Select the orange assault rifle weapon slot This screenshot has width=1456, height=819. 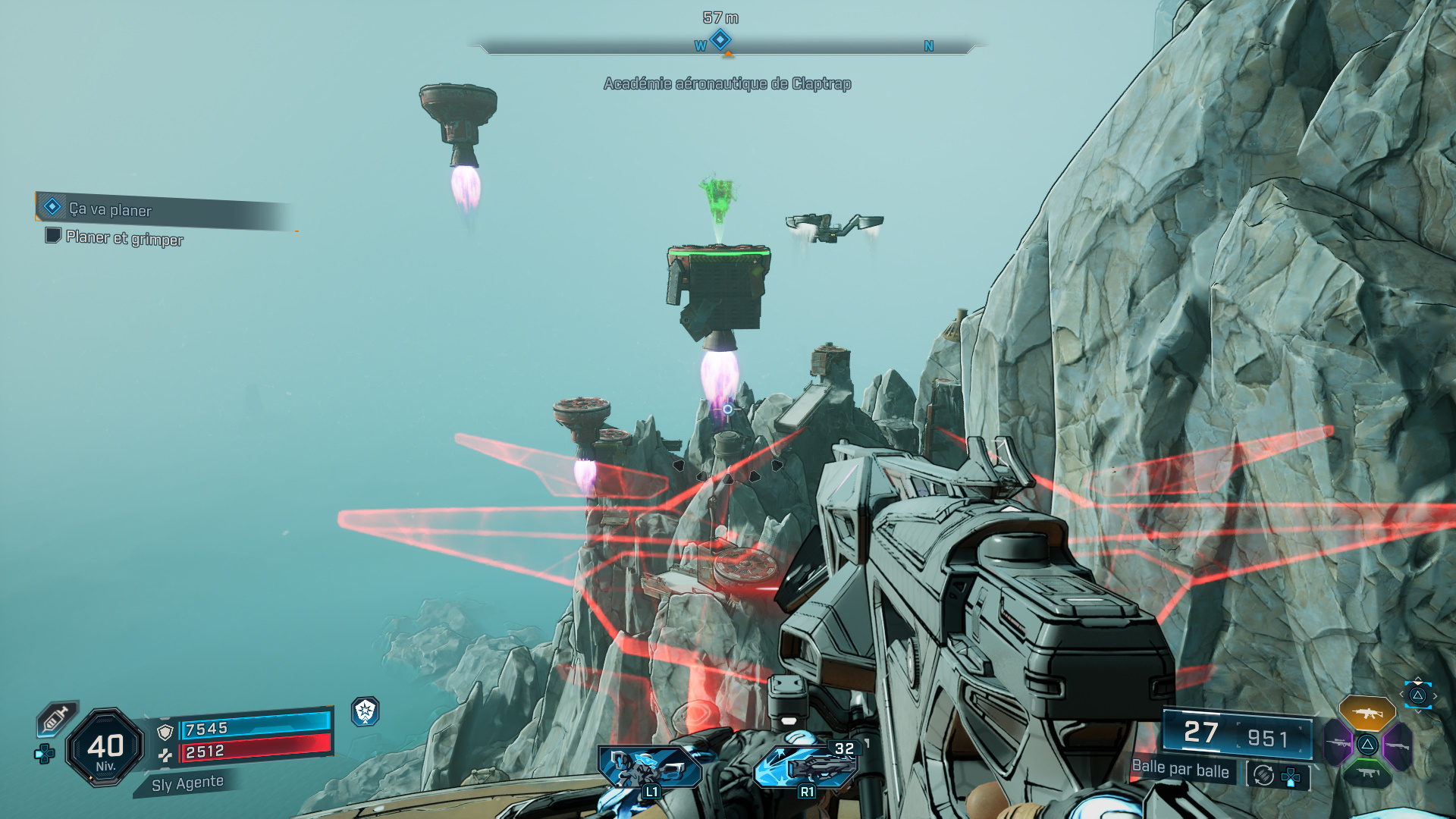tap(1367, 713)
